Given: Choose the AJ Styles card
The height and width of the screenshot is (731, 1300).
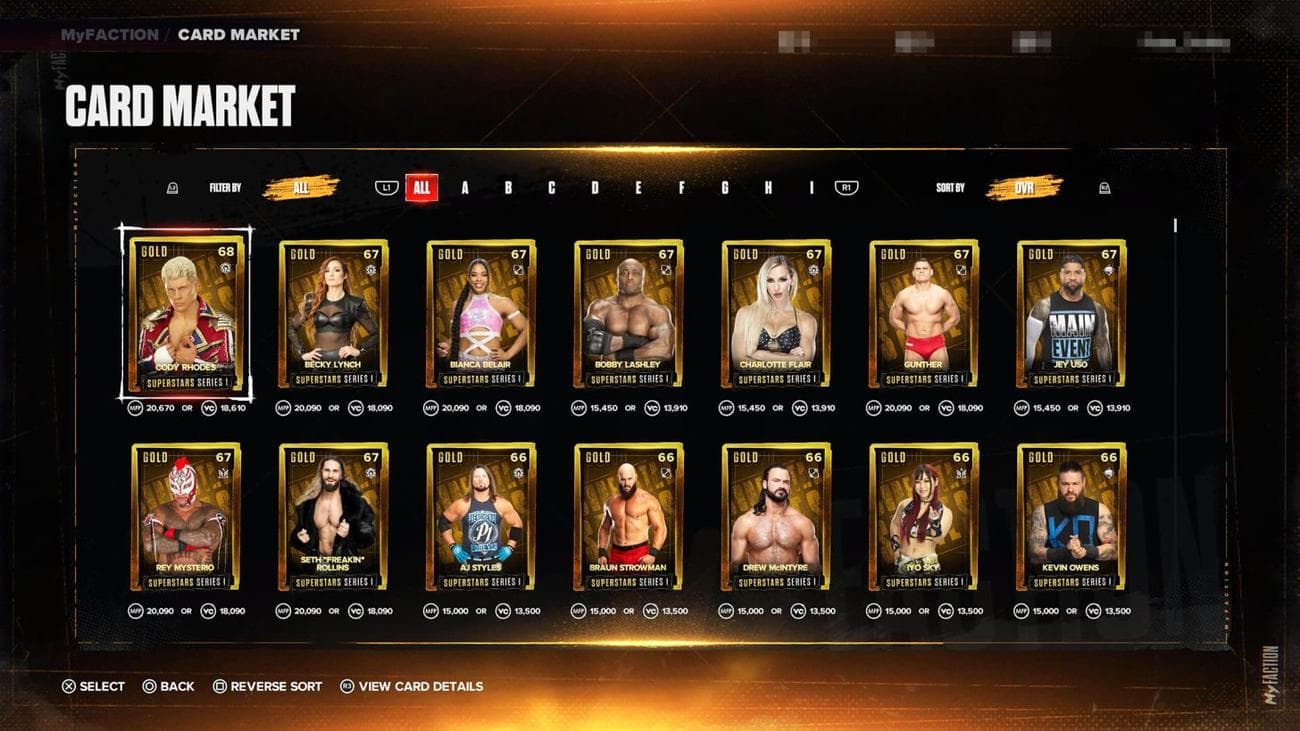Looking at the screenshot, I should pyautogui.click(x=481, y=516).
